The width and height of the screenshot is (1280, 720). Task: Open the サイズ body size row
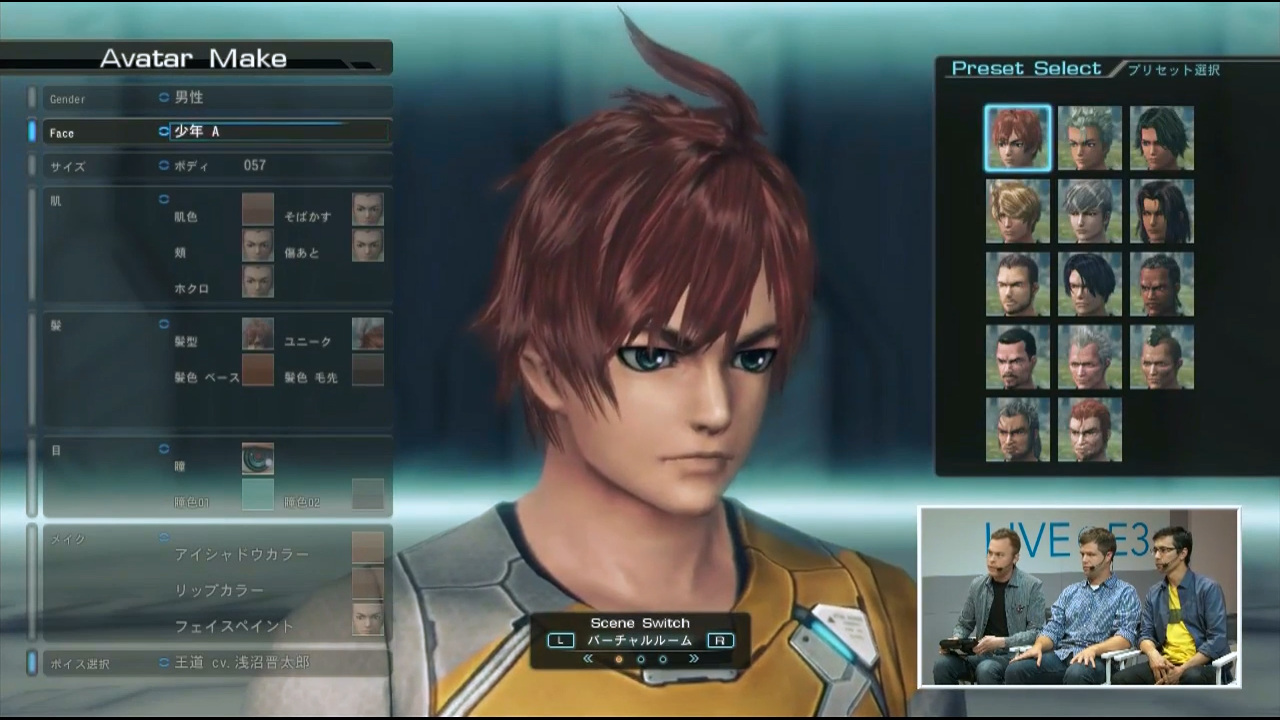click(210, 166)
